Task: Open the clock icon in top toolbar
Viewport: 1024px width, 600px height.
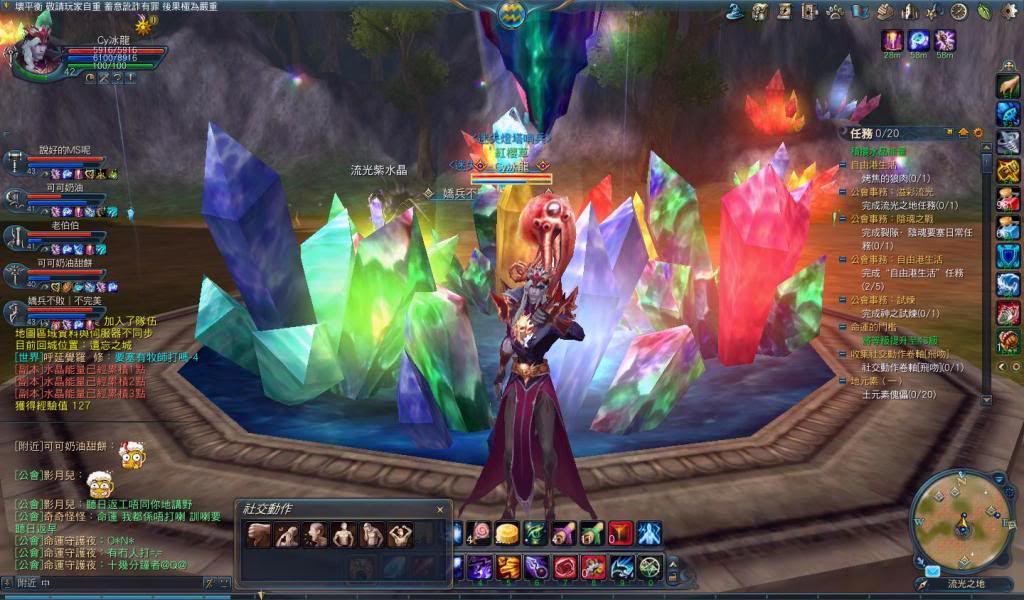Action: click(959, 11)
